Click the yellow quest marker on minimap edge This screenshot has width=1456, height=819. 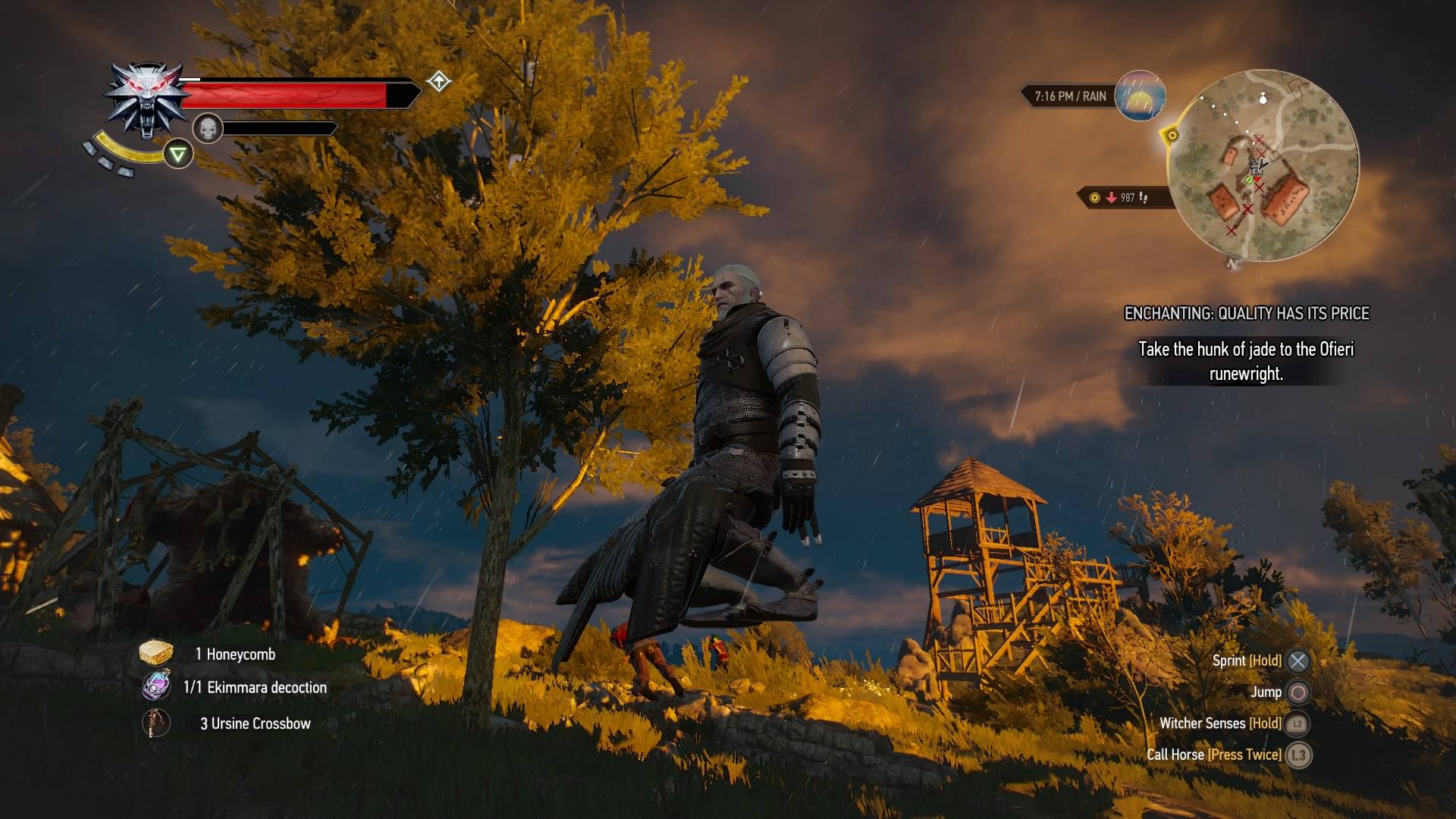coord(1172,136)
